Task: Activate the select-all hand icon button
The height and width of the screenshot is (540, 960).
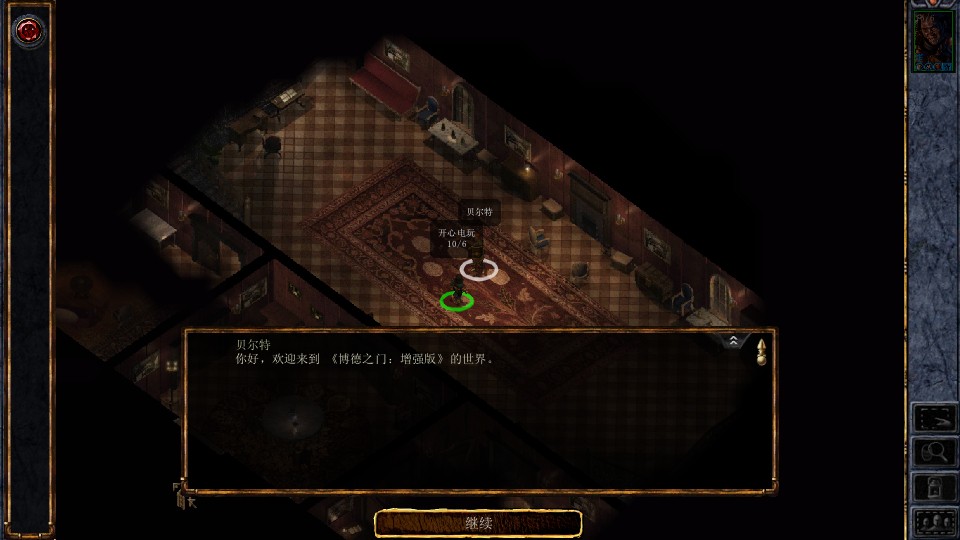Action: tap(935, 419)
